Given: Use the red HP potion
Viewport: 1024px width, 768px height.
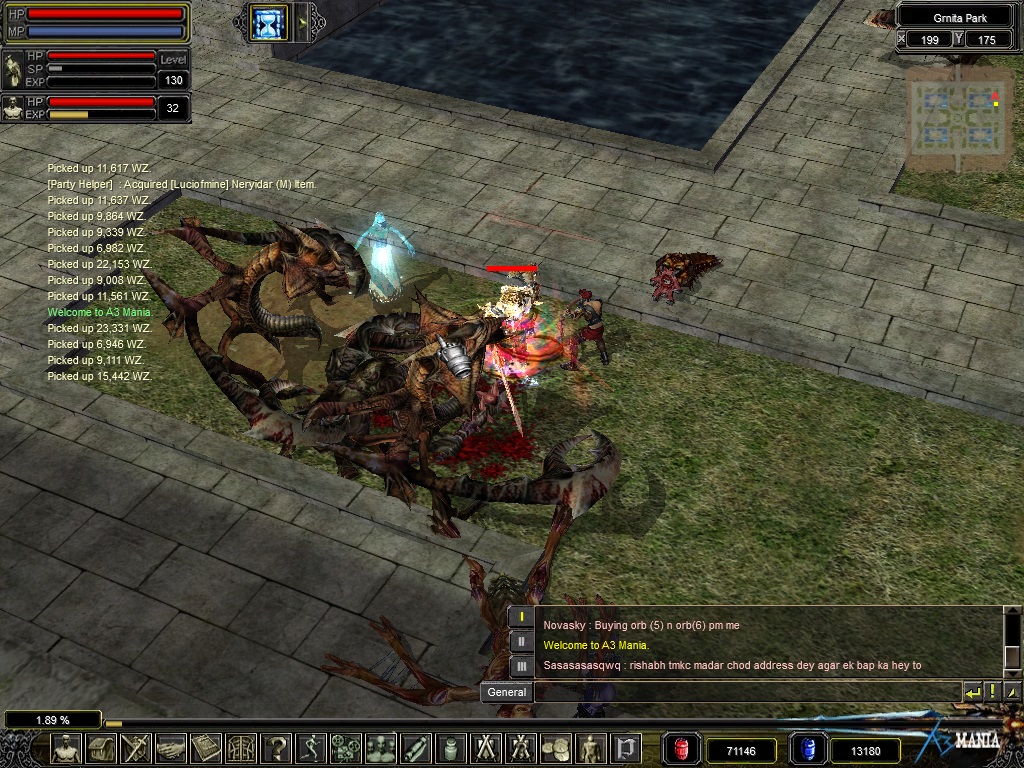Looking at the screenshot, I should (682, 749).
